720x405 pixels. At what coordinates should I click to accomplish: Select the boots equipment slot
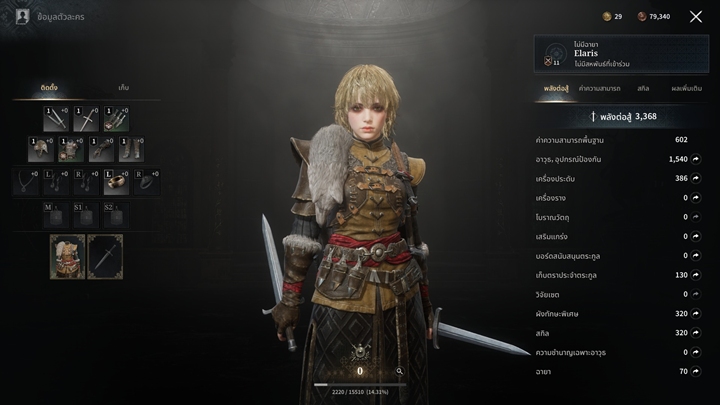pos(130,150)
